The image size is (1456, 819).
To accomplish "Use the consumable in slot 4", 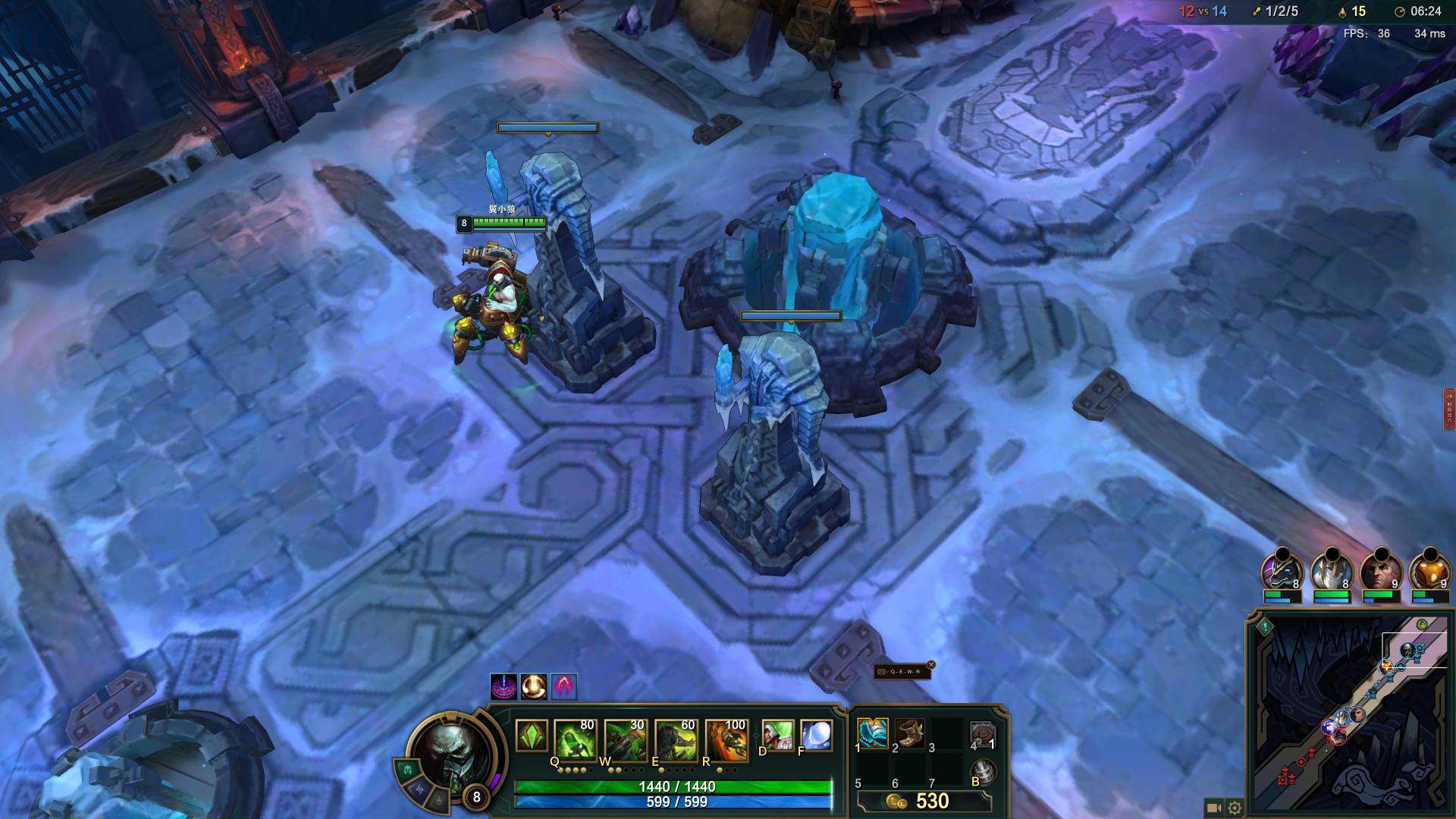I will [983, 734].
